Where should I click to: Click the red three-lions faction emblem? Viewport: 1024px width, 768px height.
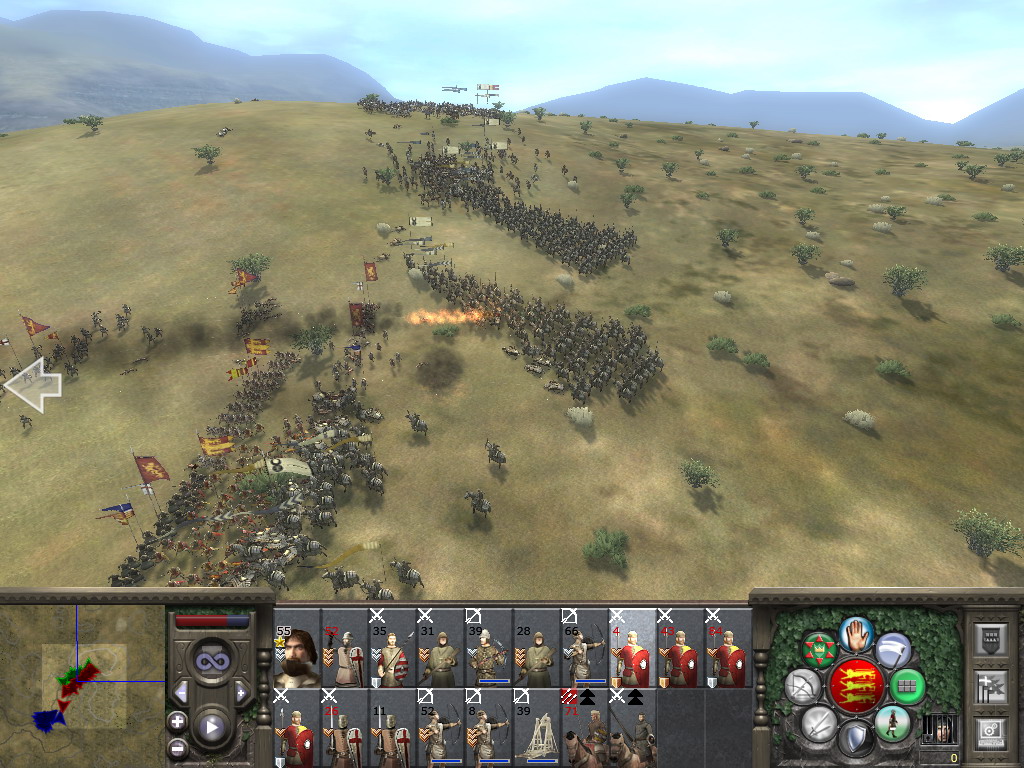(x=856, y=686)
